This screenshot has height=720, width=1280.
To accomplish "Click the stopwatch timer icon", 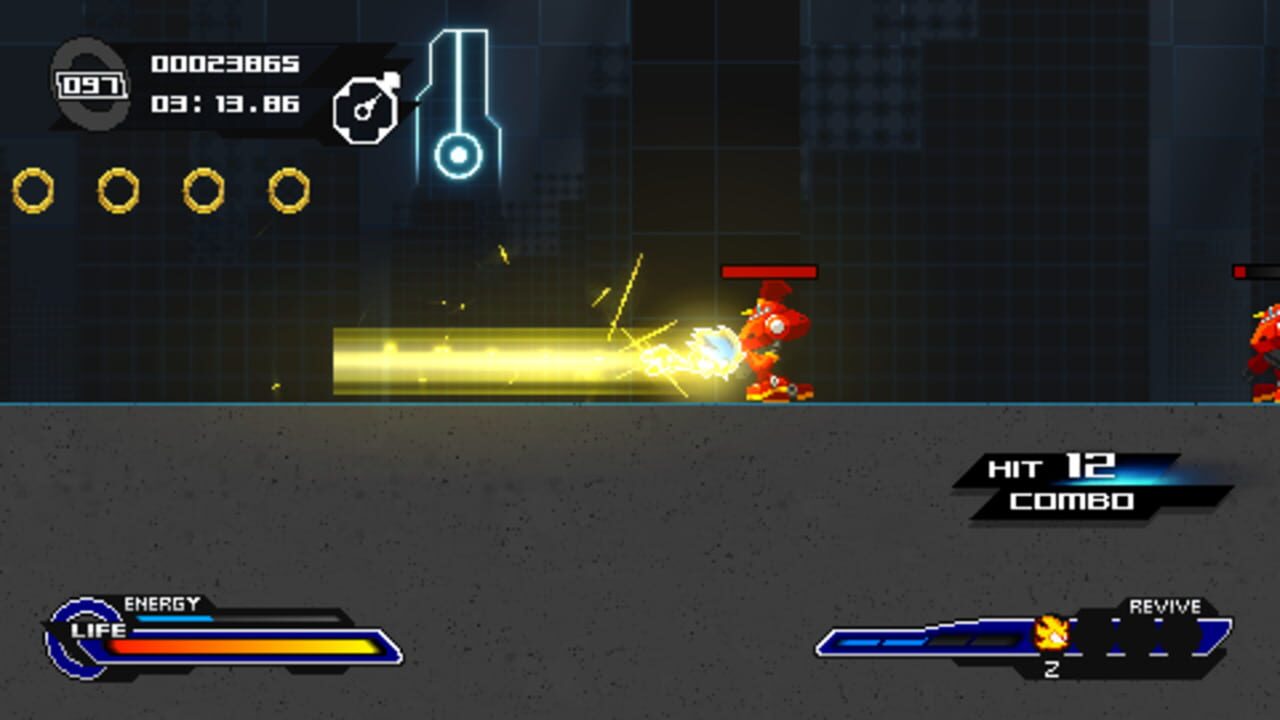I will [366, 104].
